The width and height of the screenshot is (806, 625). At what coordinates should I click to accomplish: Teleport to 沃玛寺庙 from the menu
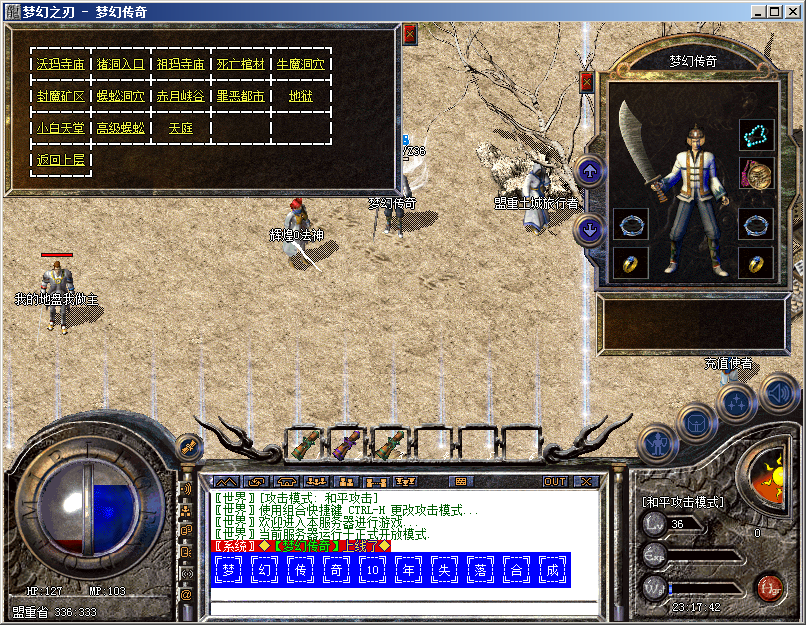[60, 64]
